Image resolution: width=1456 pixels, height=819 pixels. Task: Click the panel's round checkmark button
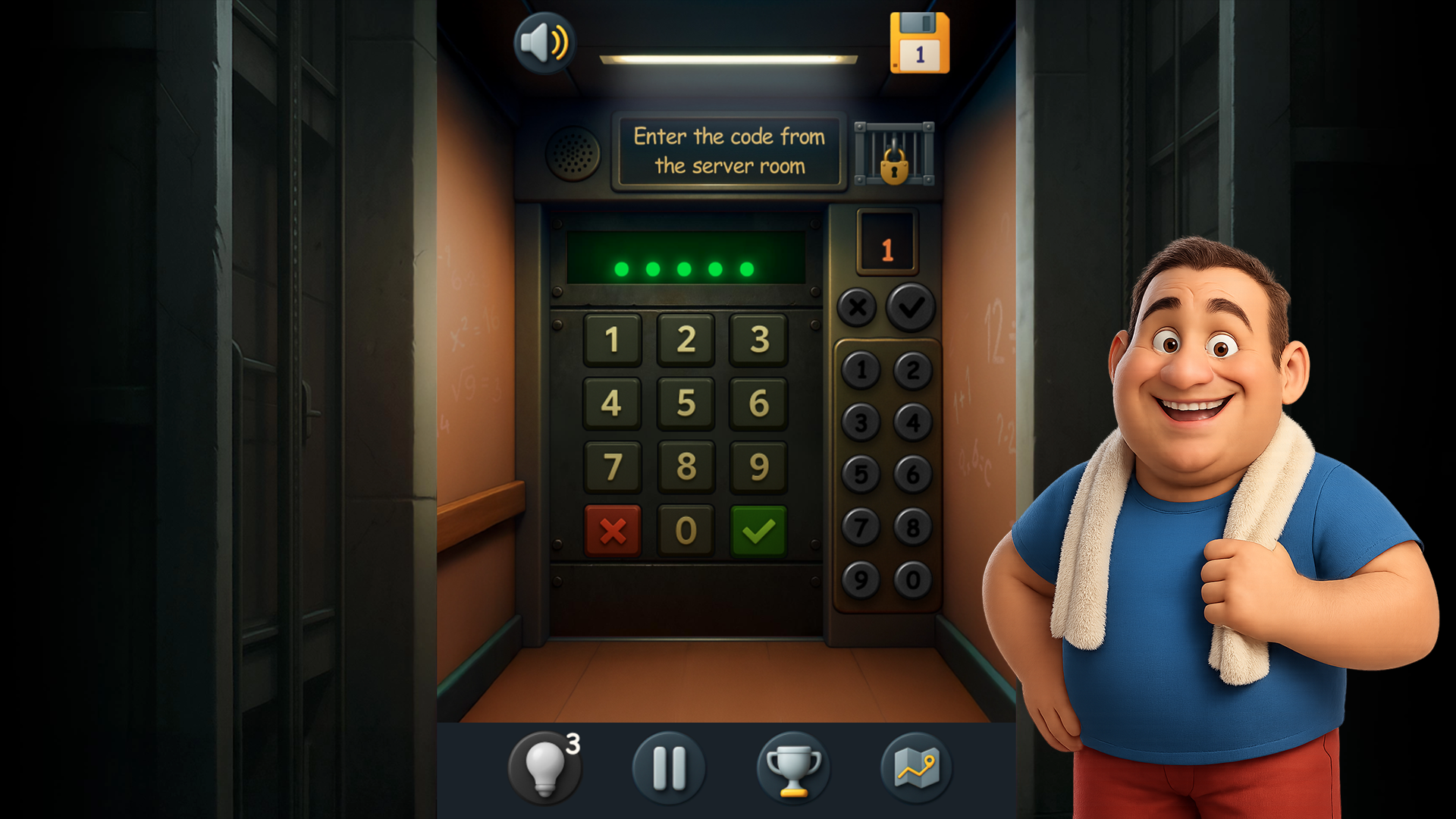click(x=910, y=306)
